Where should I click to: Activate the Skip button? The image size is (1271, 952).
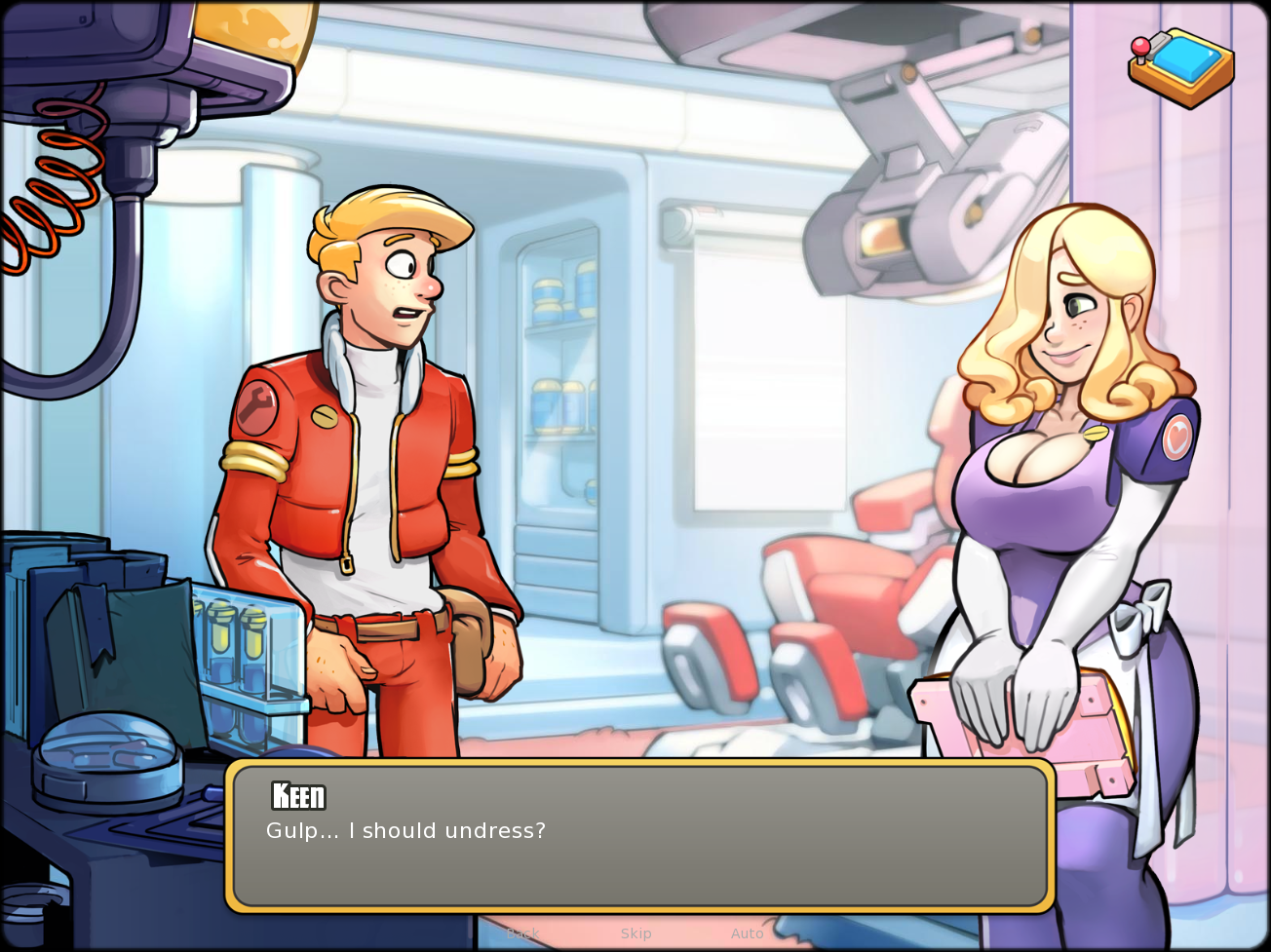coord(635,933)
